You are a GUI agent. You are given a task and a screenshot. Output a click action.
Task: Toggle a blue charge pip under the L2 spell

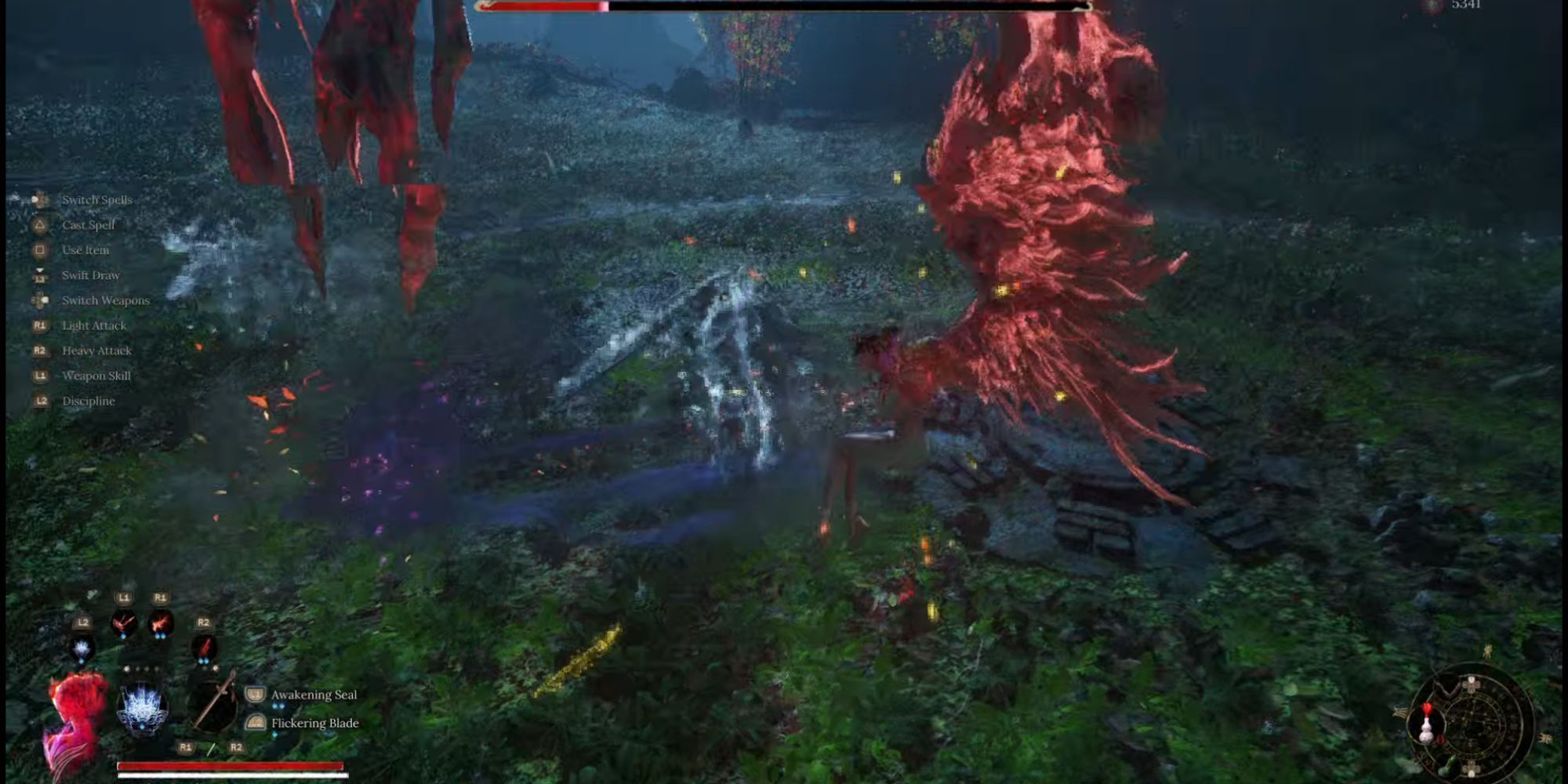tap(82, 662)
